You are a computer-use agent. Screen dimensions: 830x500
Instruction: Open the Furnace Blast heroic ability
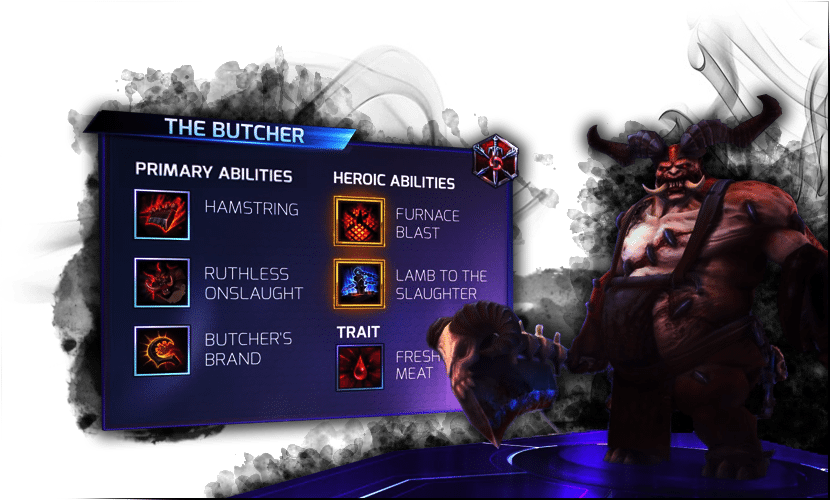tap(359, 222)
